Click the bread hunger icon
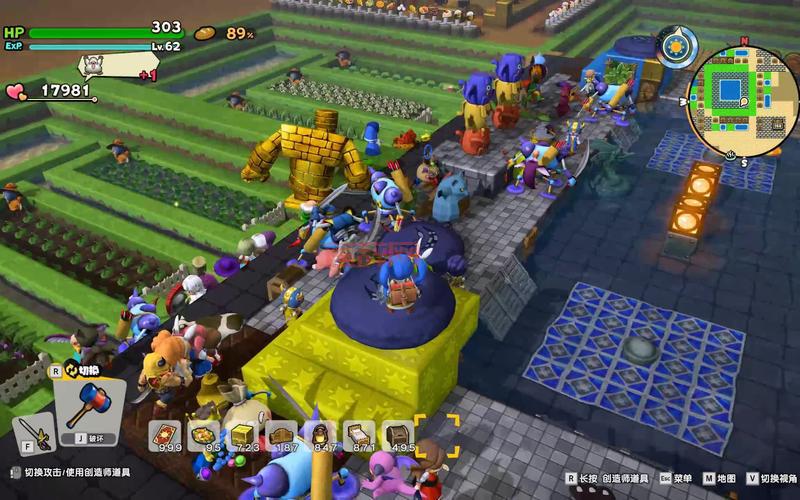This screenshot has height=500, width=800. 205,33
